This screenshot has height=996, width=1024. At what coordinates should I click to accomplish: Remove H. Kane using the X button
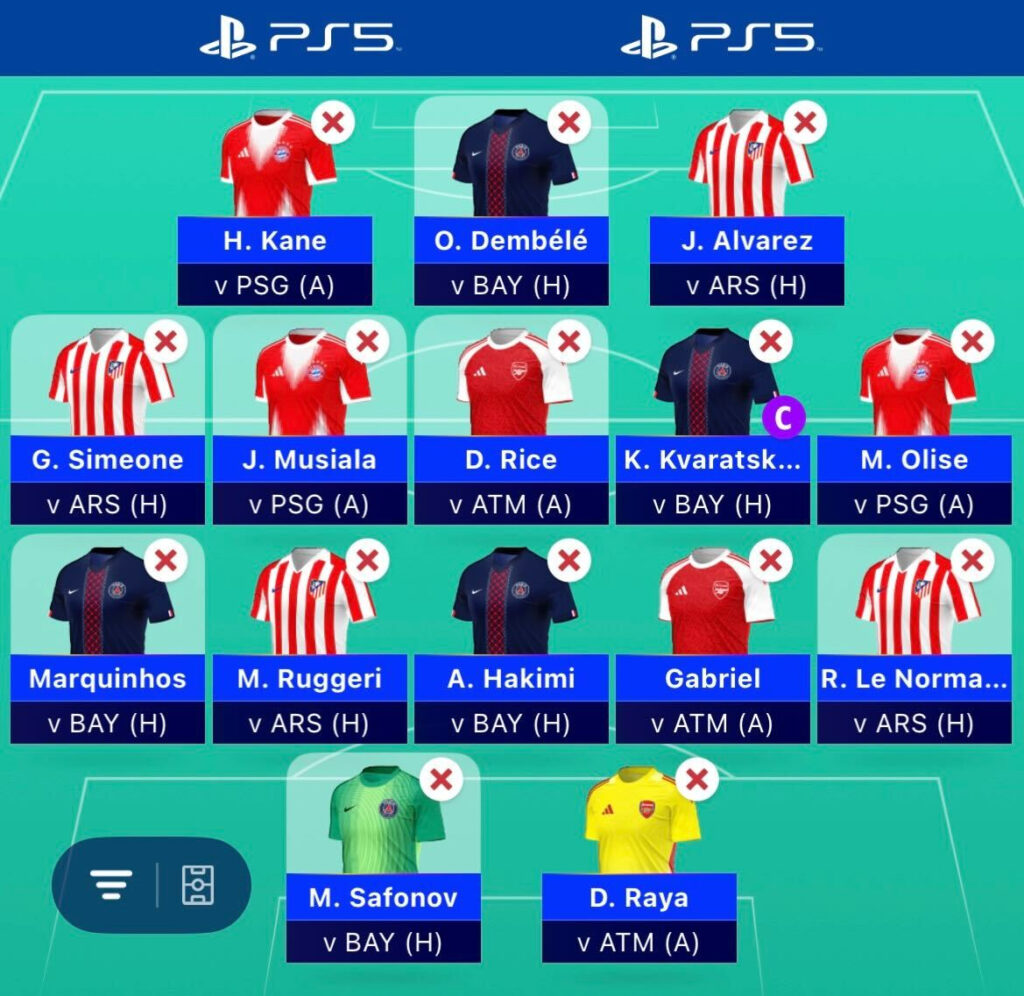point(333,124)
